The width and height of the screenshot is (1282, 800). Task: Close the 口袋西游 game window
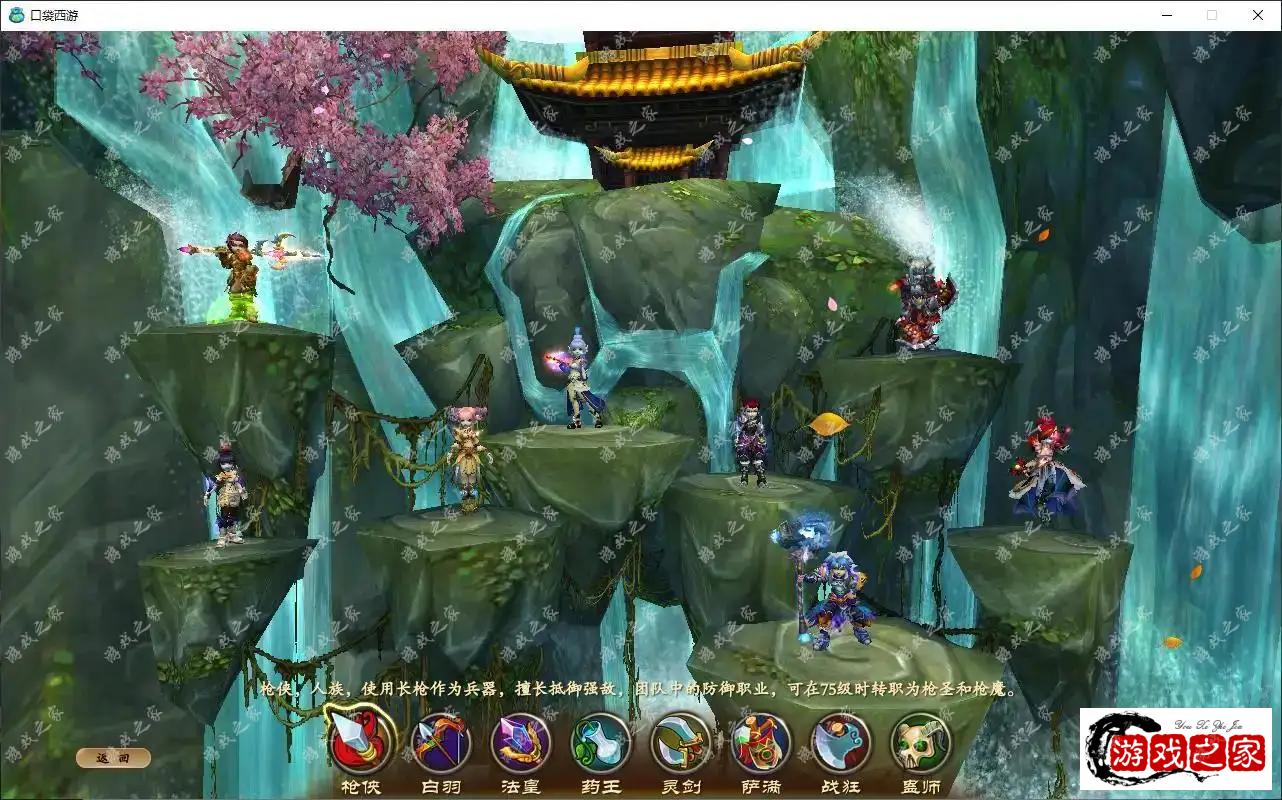click(x=1258, y=15)
